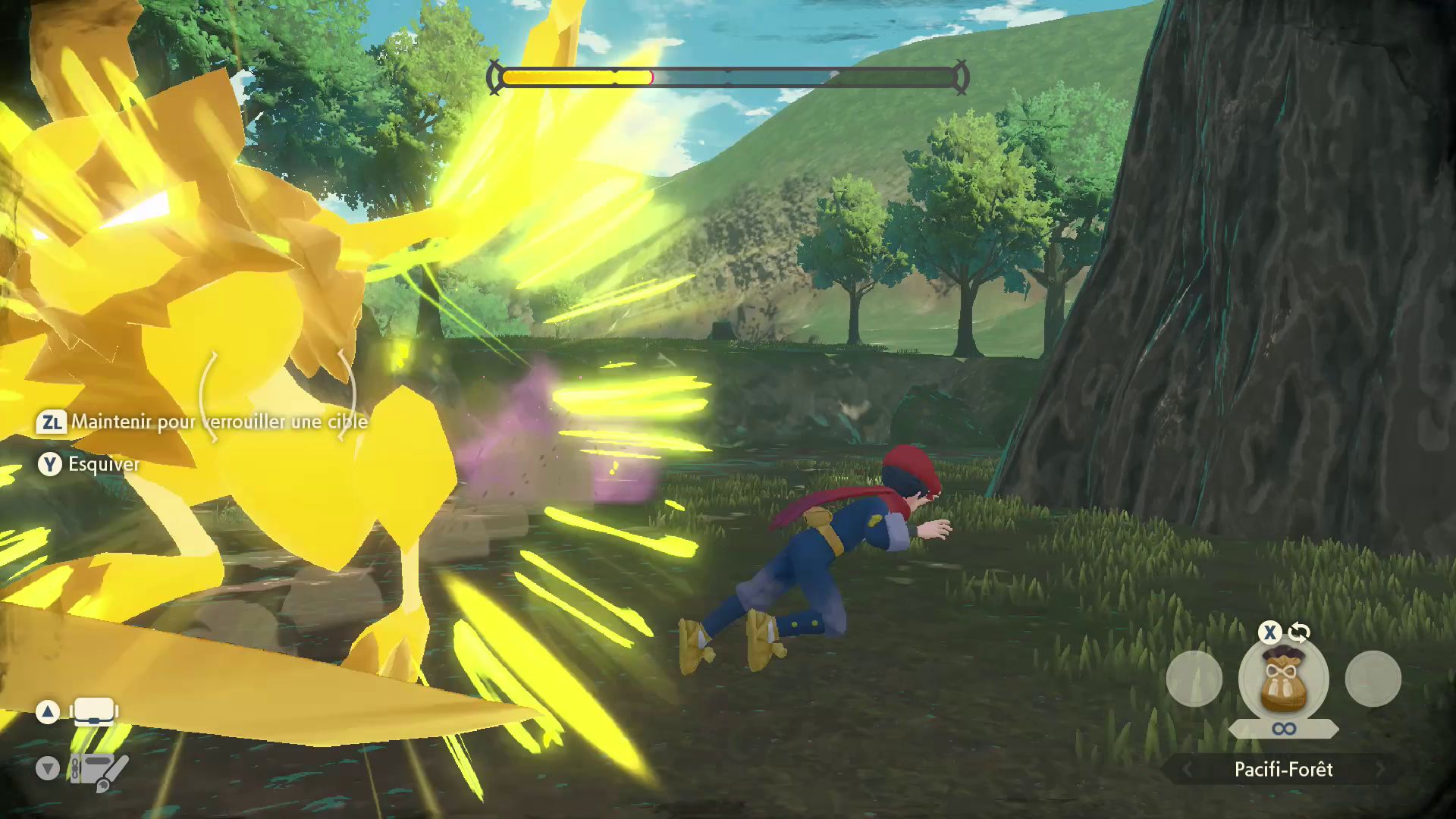Viewport: 1456px width, 819px height.
Task: Click the left arrow beside Pacifi-Forêt
Action: (x=1187, y=770)
